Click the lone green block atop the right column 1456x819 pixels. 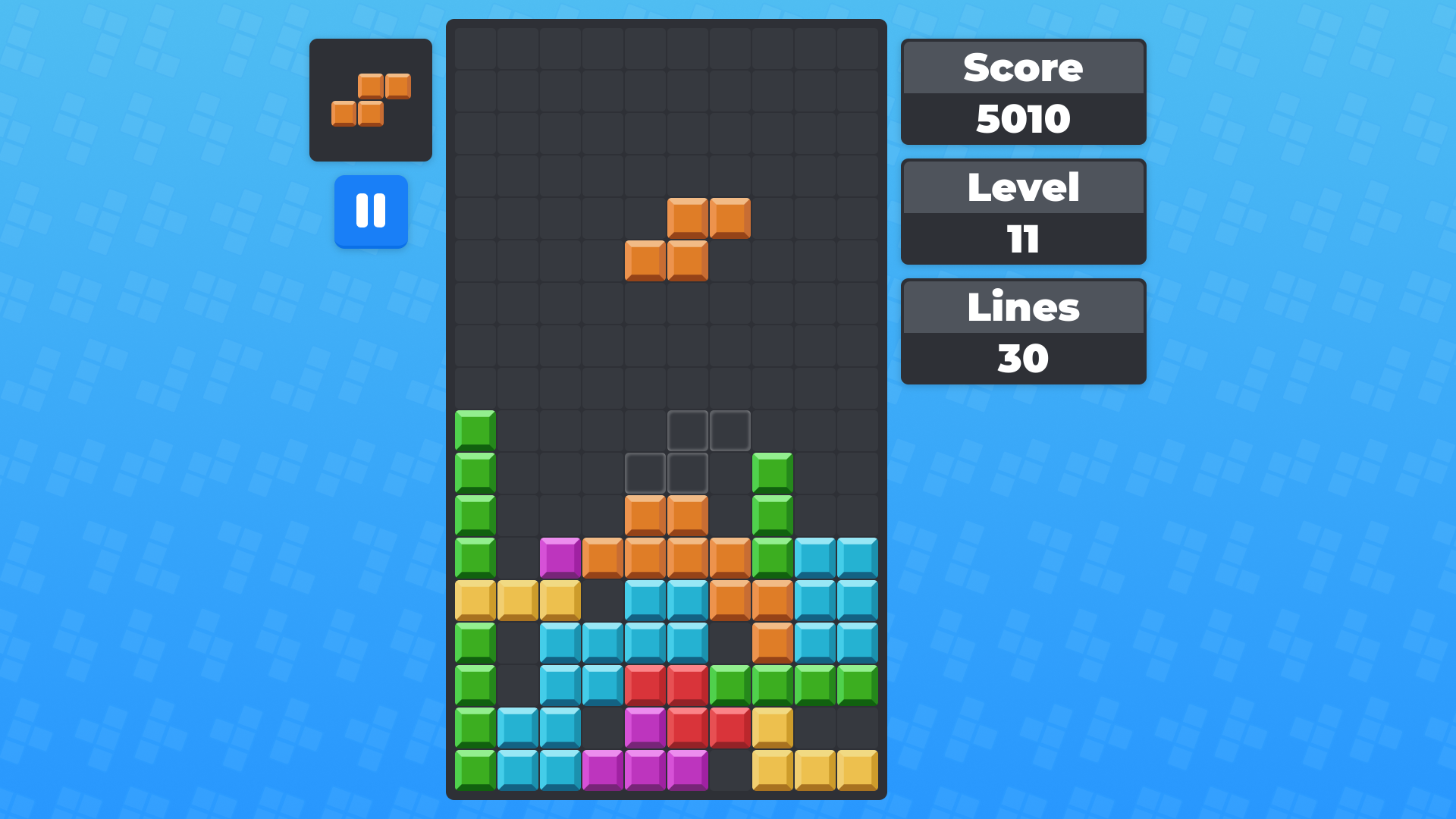(773, 472)
